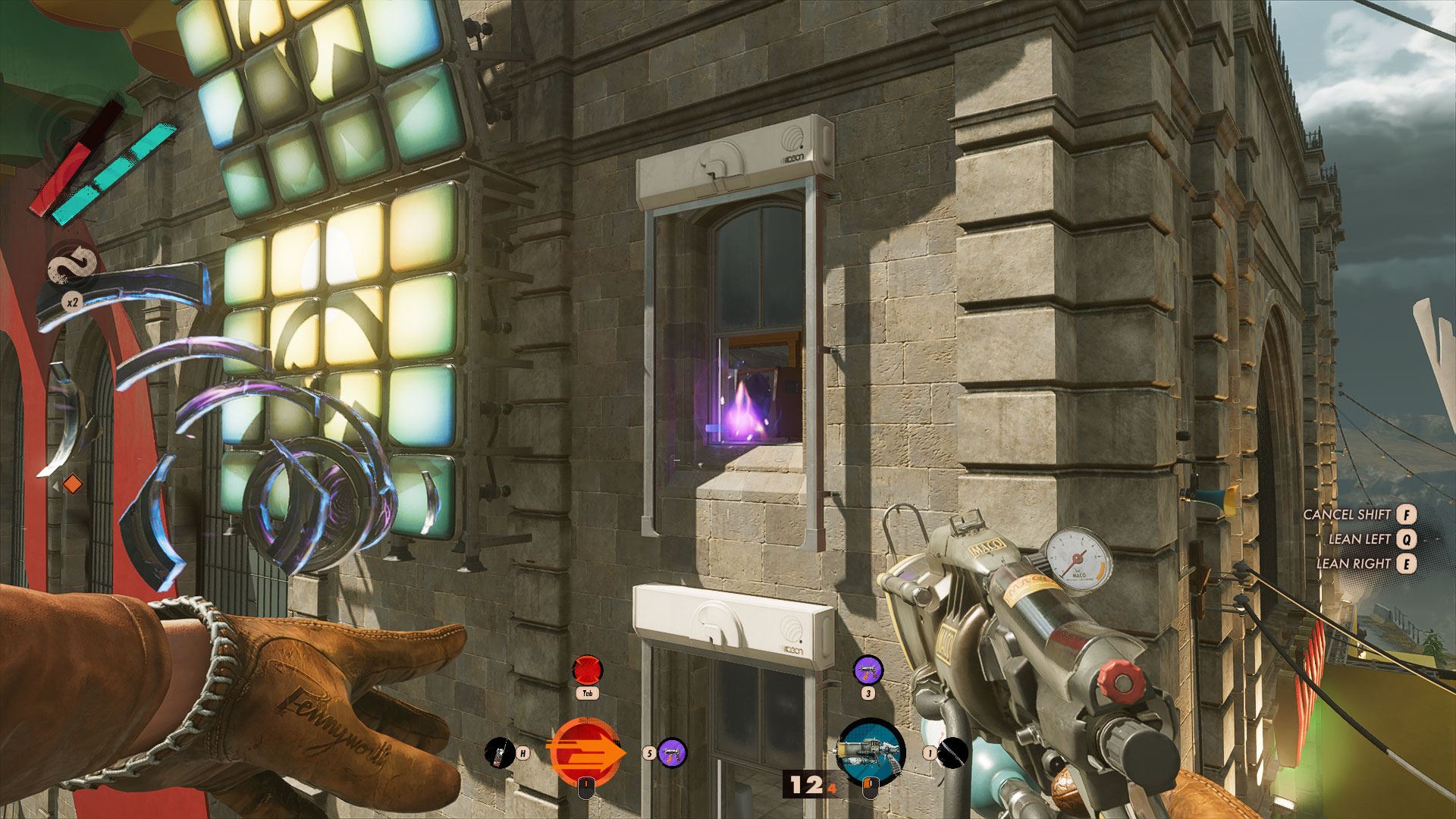Image resolution: width=1456 pixels, height=819 pixels.
Task: Switch to the purple submachine gun labeled 3
Action: (x=868, y=671)
